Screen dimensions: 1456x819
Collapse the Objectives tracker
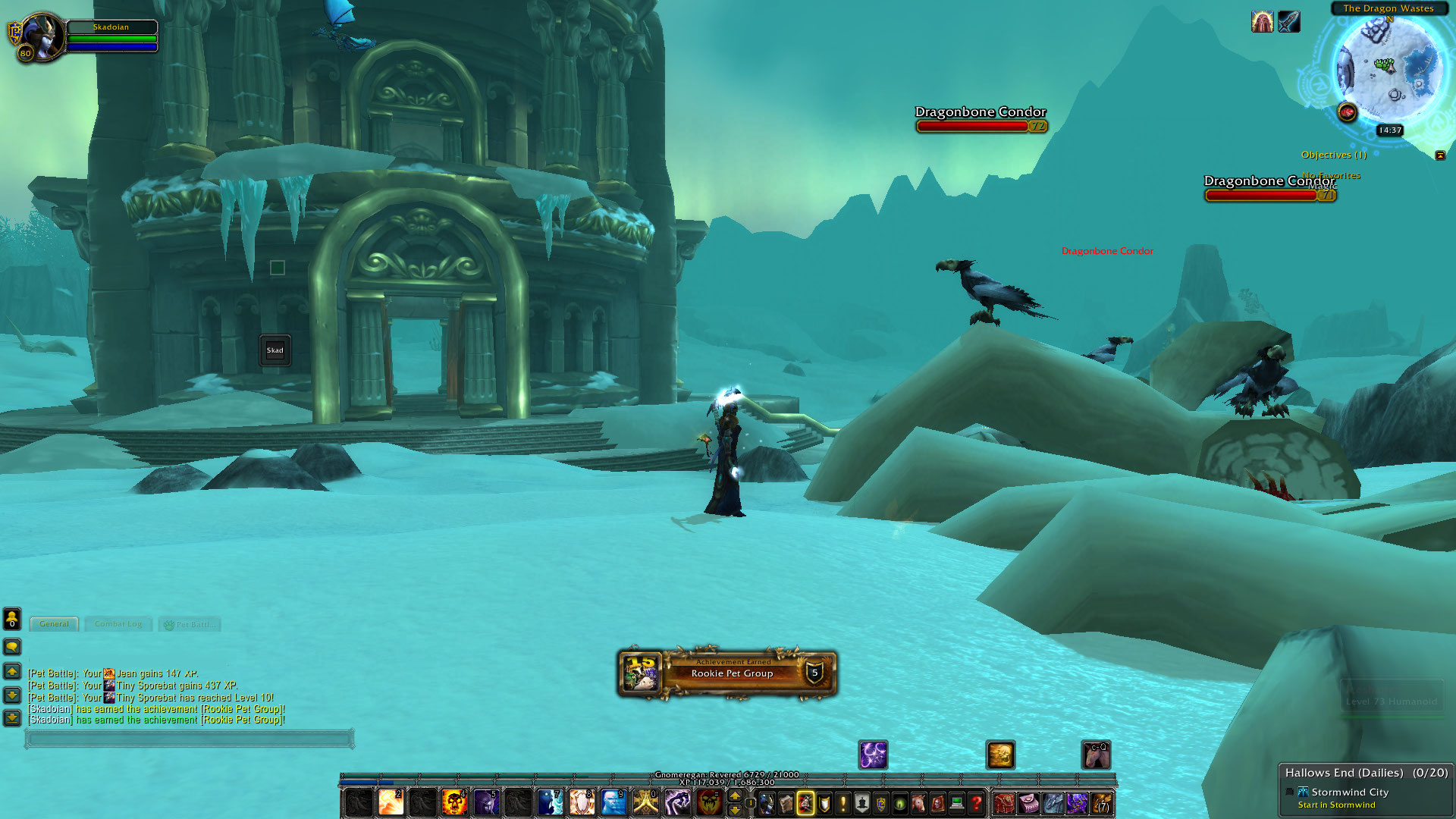(1440, 155)
